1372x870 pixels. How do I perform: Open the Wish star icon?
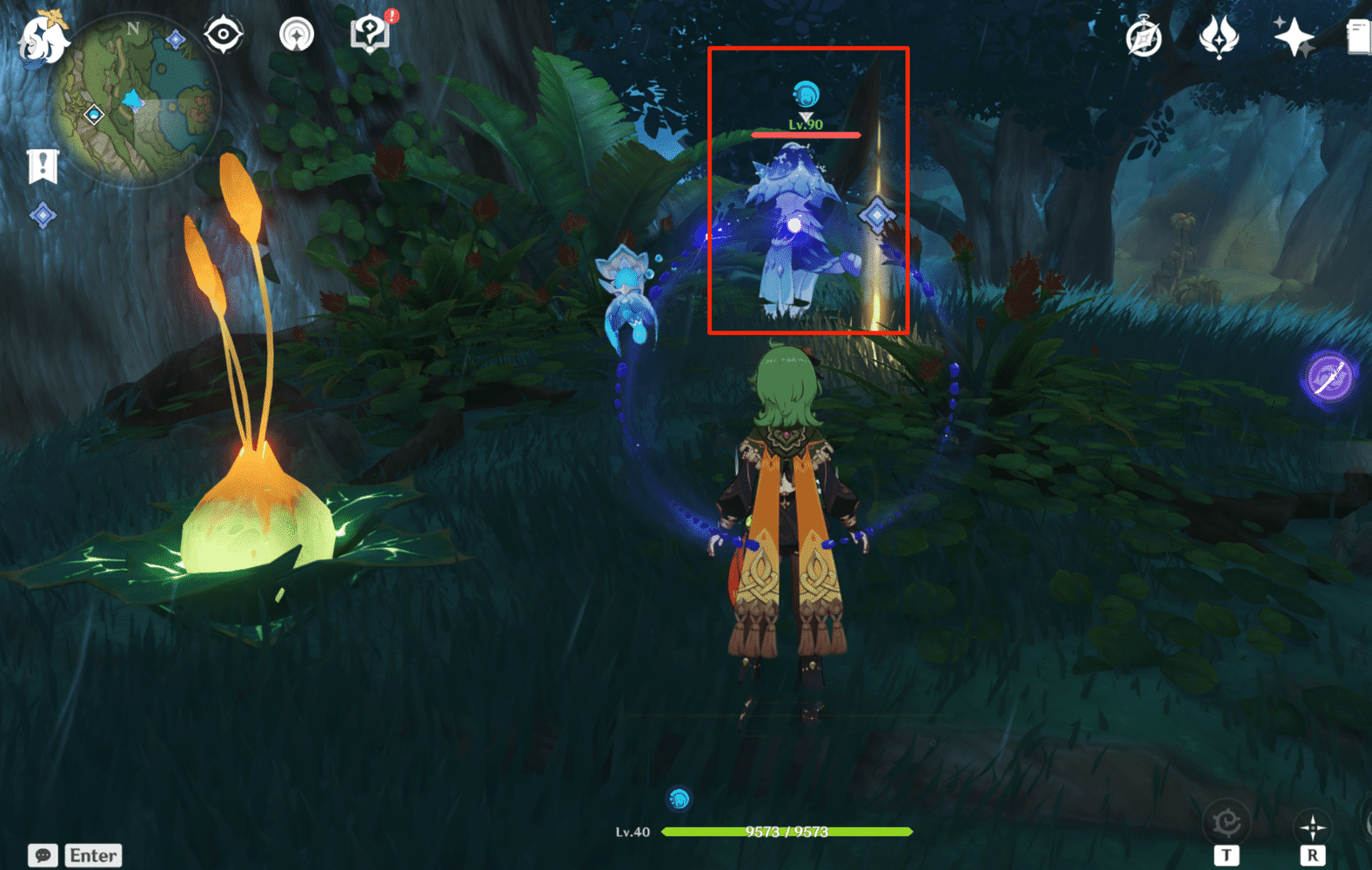(1294, 35)
